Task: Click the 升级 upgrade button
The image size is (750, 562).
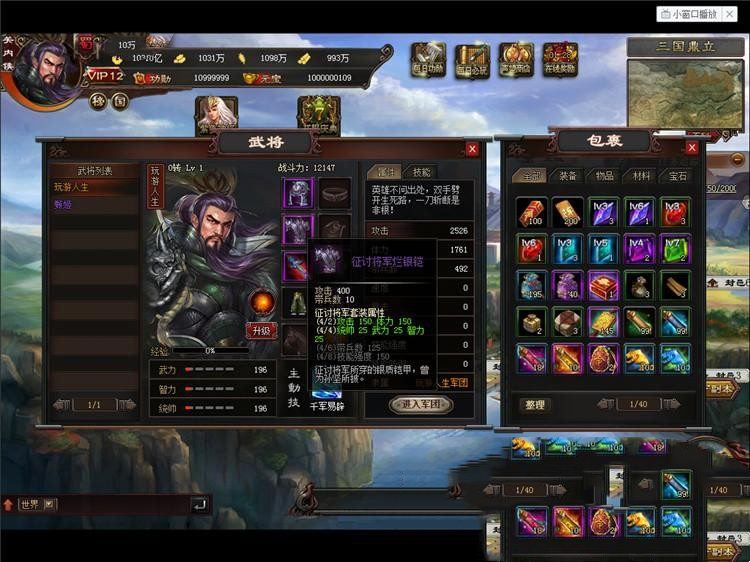Action: tap(261, 330)
